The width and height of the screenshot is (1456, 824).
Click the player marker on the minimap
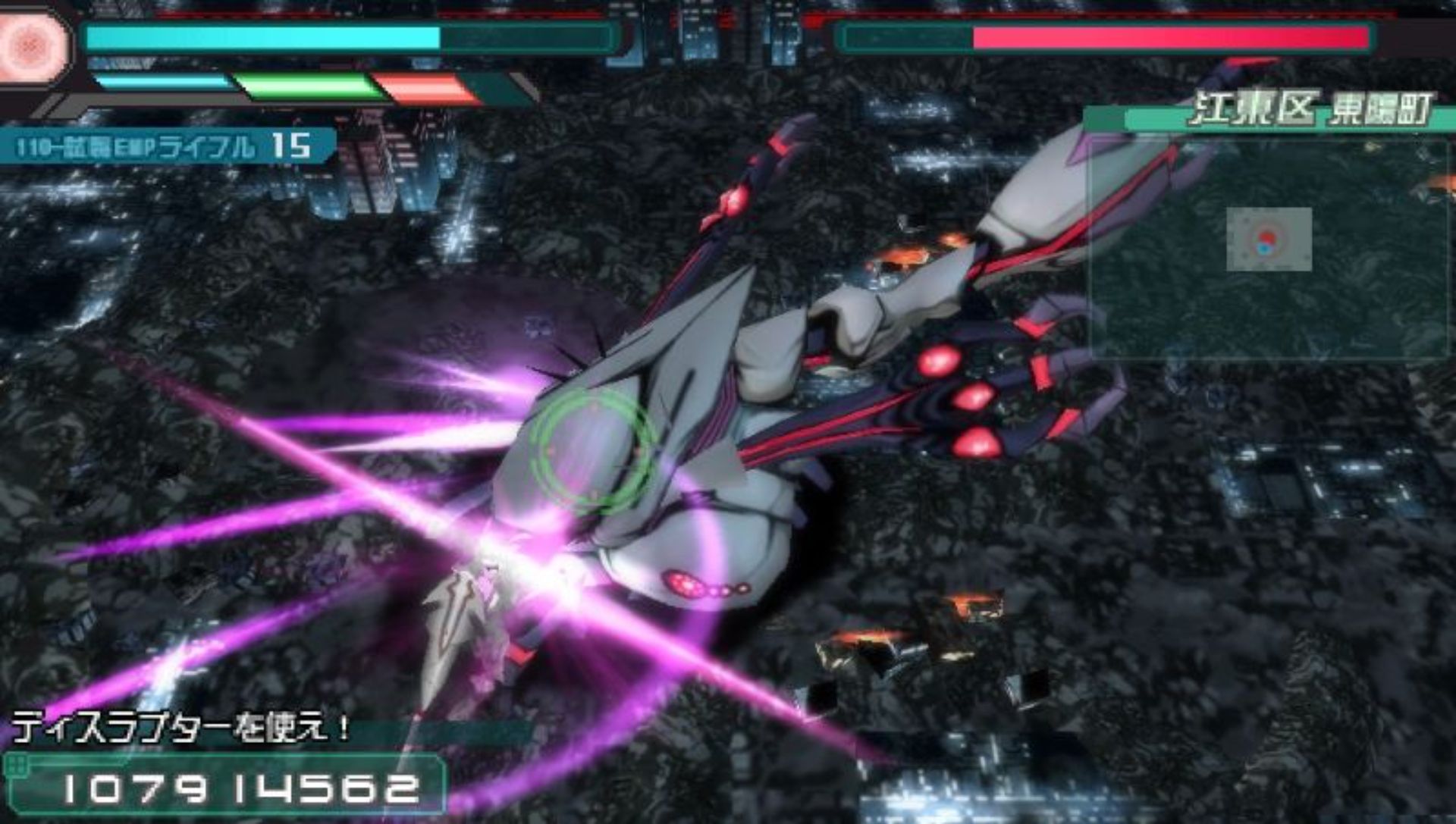coord(1266,240)
